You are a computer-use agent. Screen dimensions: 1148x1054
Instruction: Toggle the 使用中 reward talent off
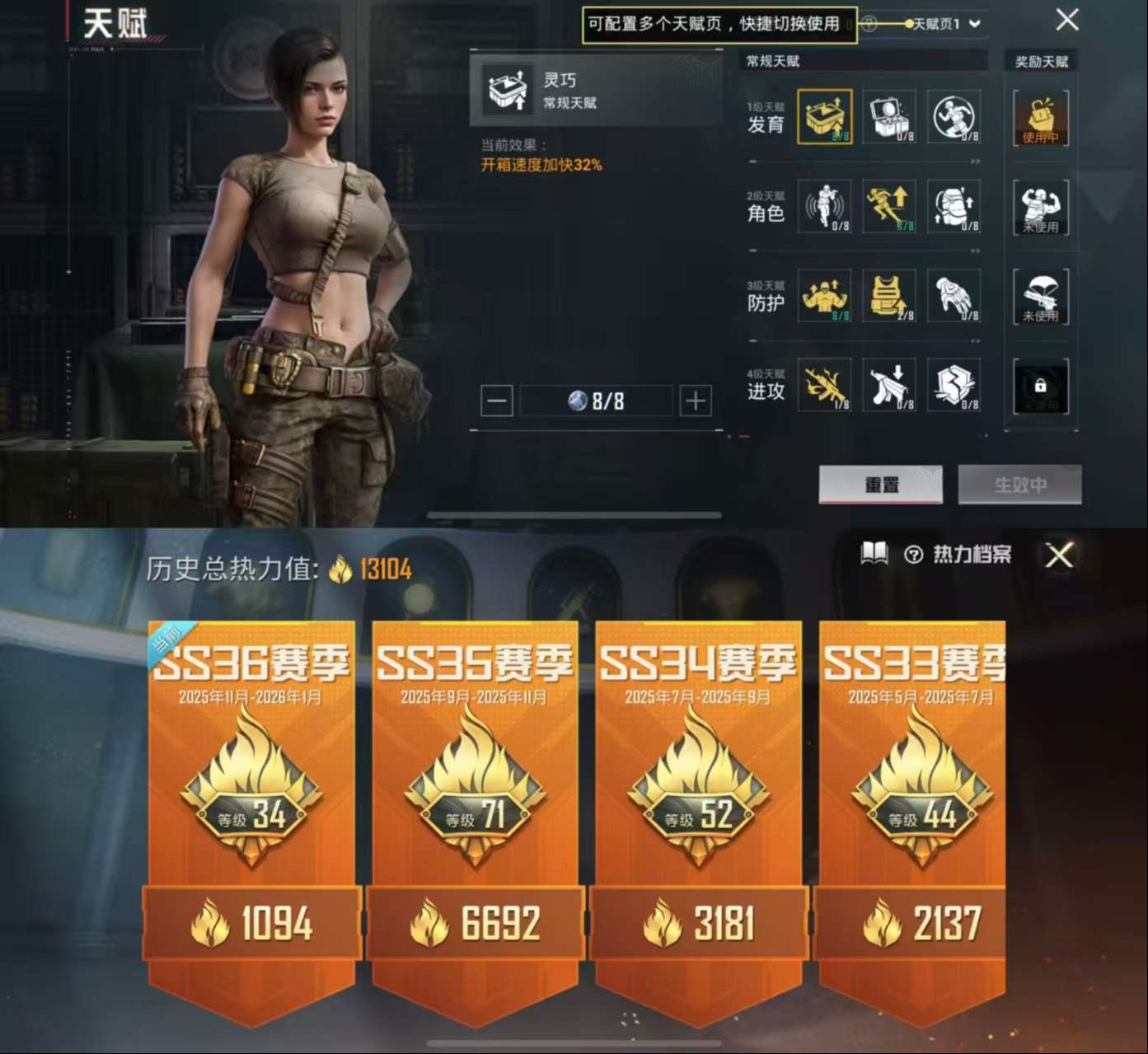point(1039,119)
